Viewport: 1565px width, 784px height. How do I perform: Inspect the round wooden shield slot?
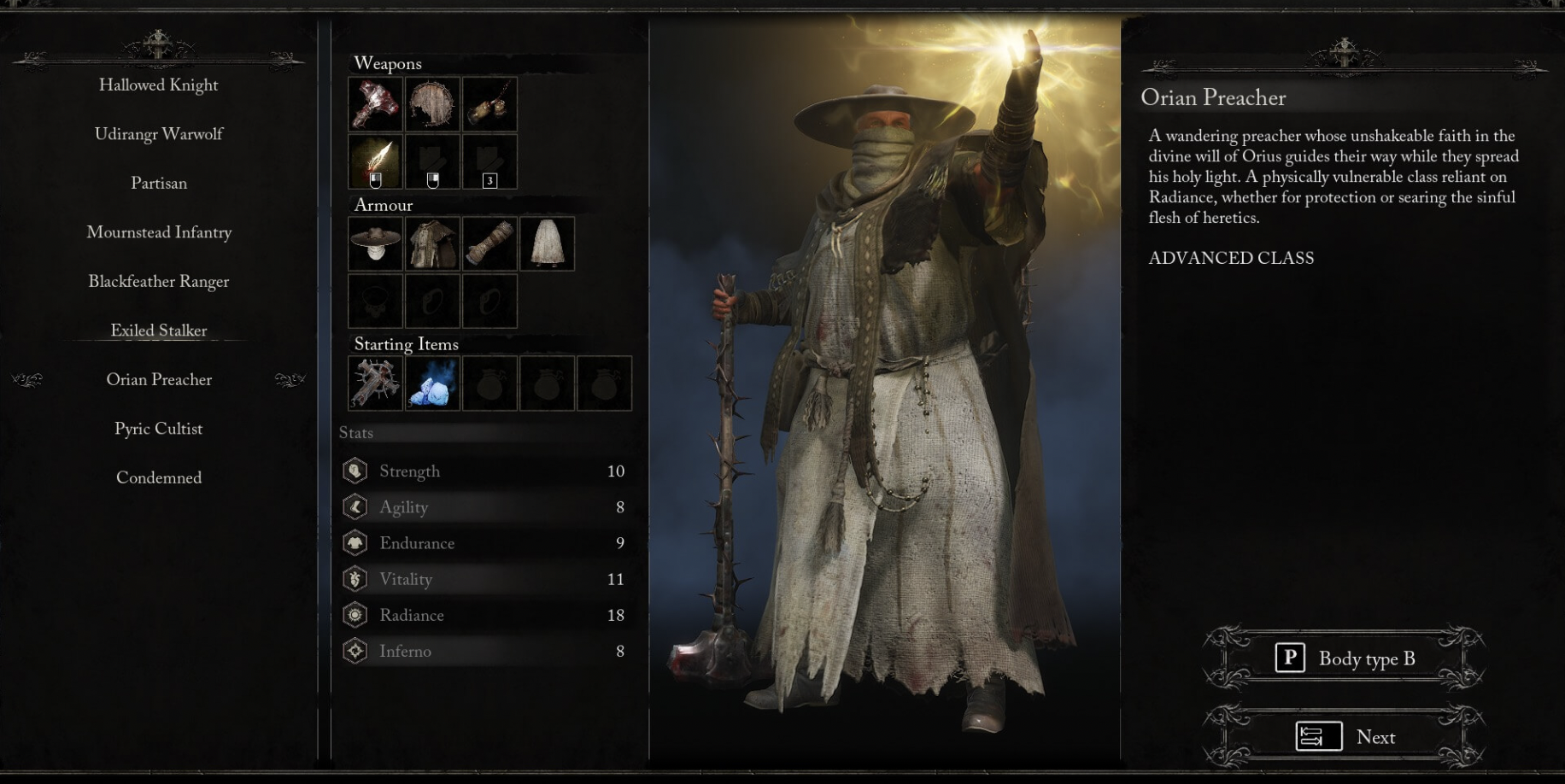(x=432, y=104)
